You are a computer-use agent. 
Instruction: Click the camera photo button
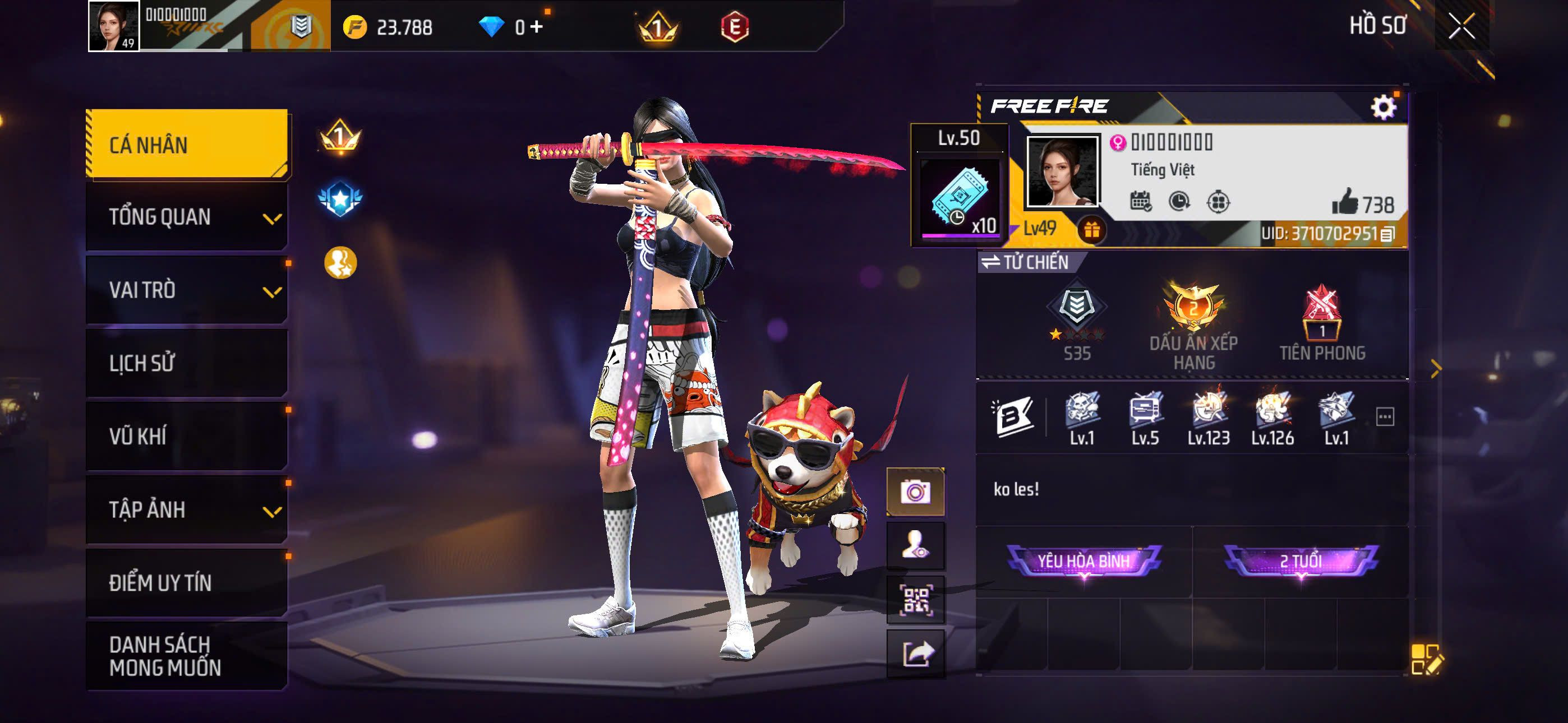(x=915, y=491)
